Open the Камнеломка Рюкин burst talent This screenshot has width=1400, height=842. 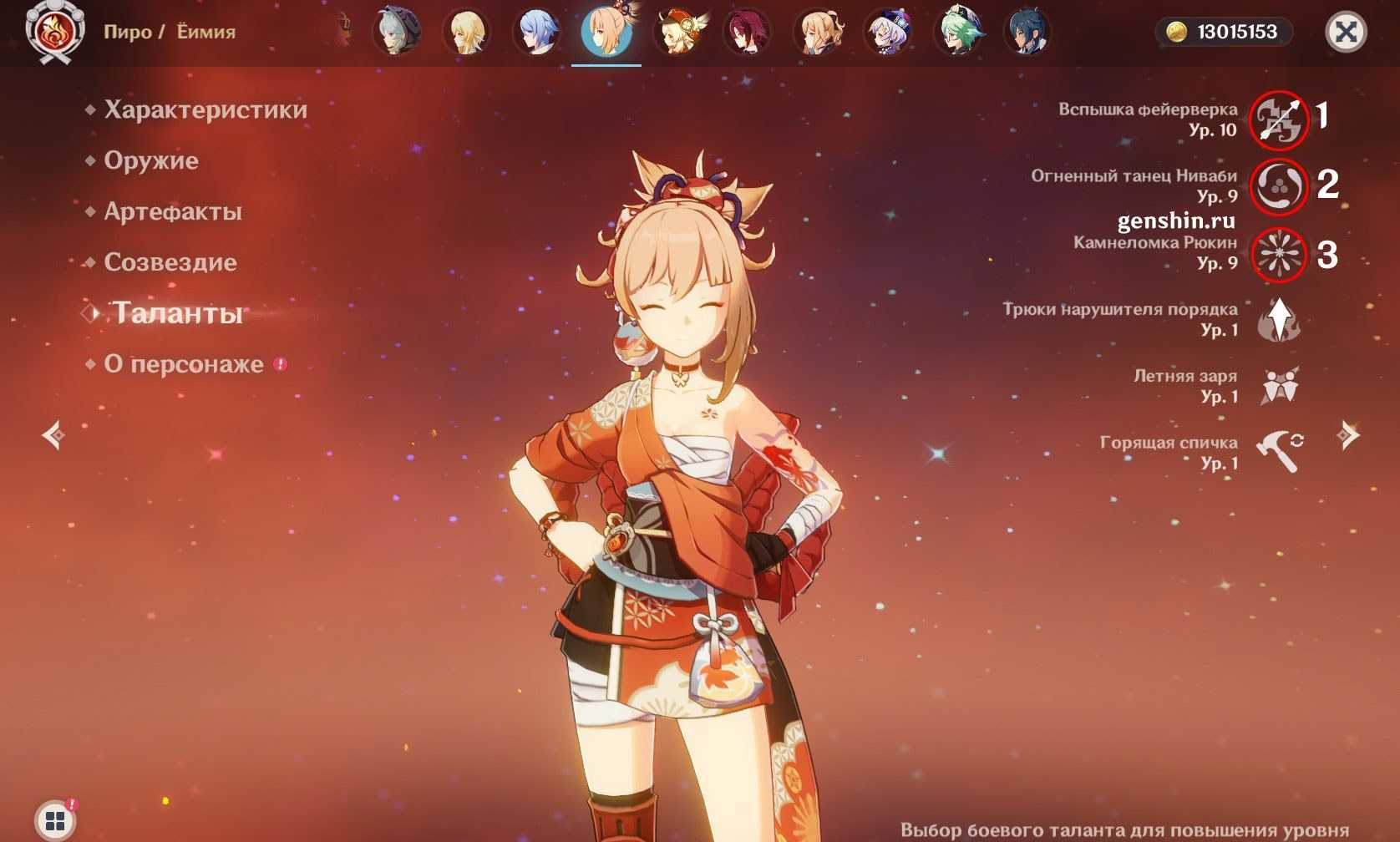(1278, 254)
